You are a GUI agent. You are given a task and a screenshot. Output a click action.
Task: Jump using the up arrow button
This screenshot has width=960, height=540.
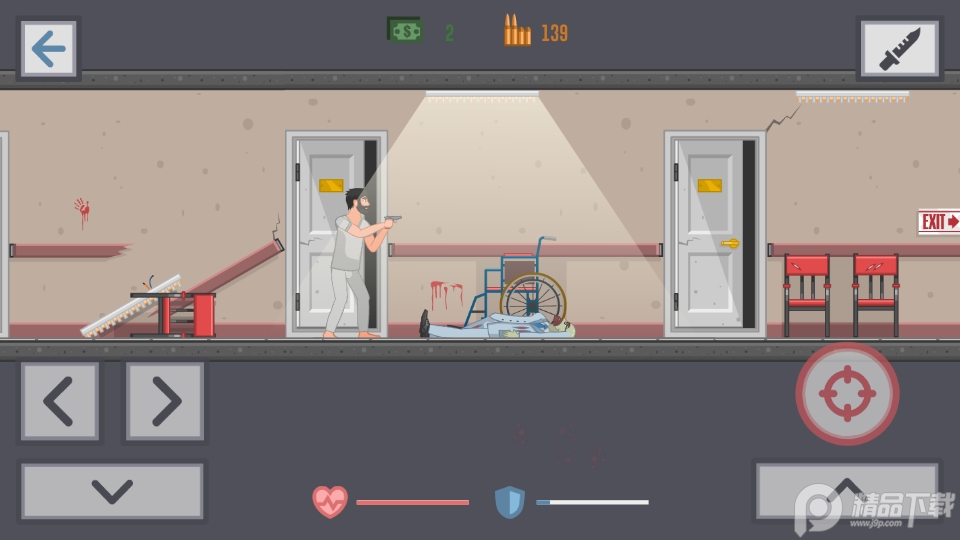[x=846, y=490]
